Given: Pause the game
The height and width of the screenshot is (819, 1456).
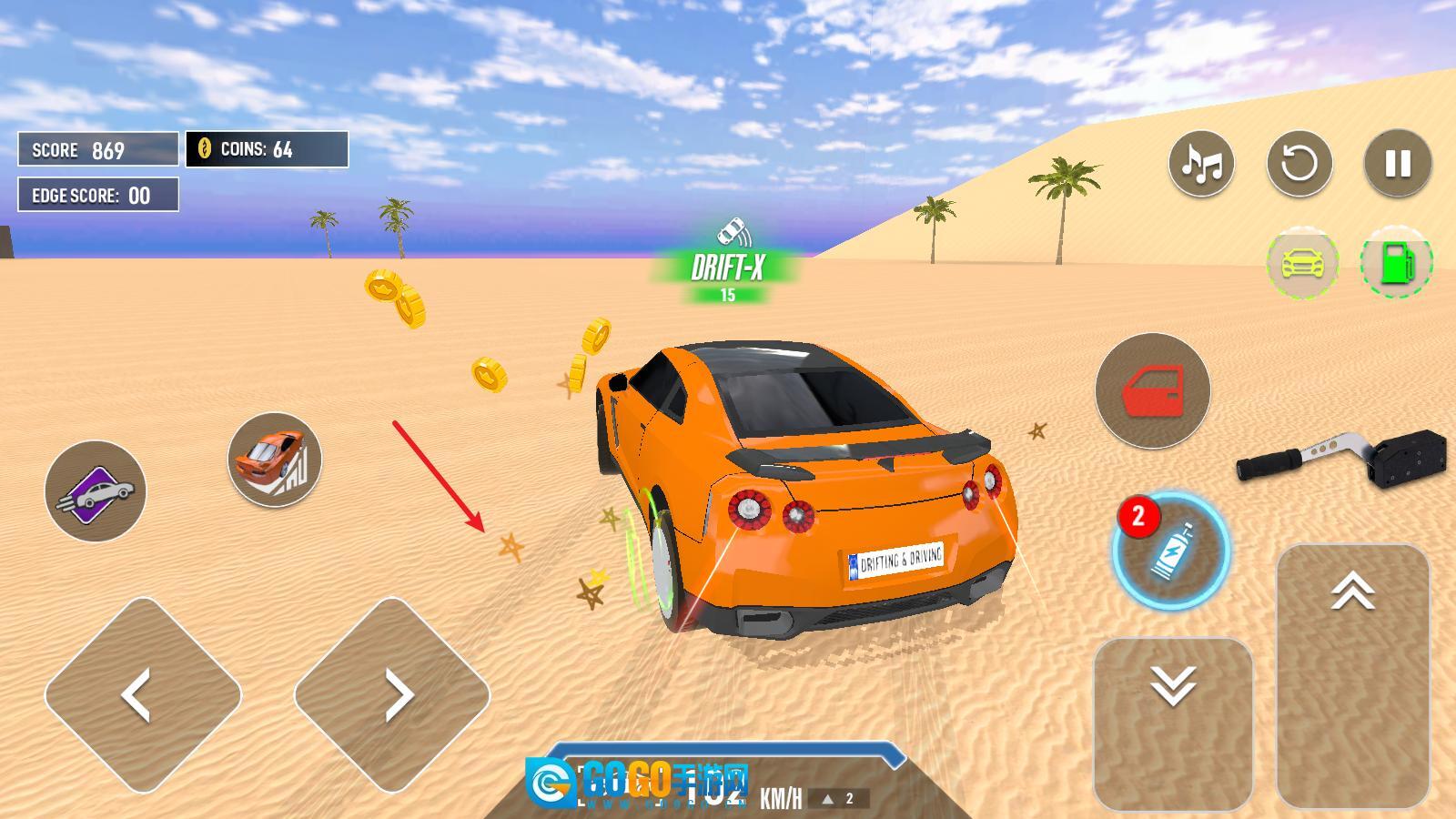Looking at the screenshot, I should click(1398, 164).
